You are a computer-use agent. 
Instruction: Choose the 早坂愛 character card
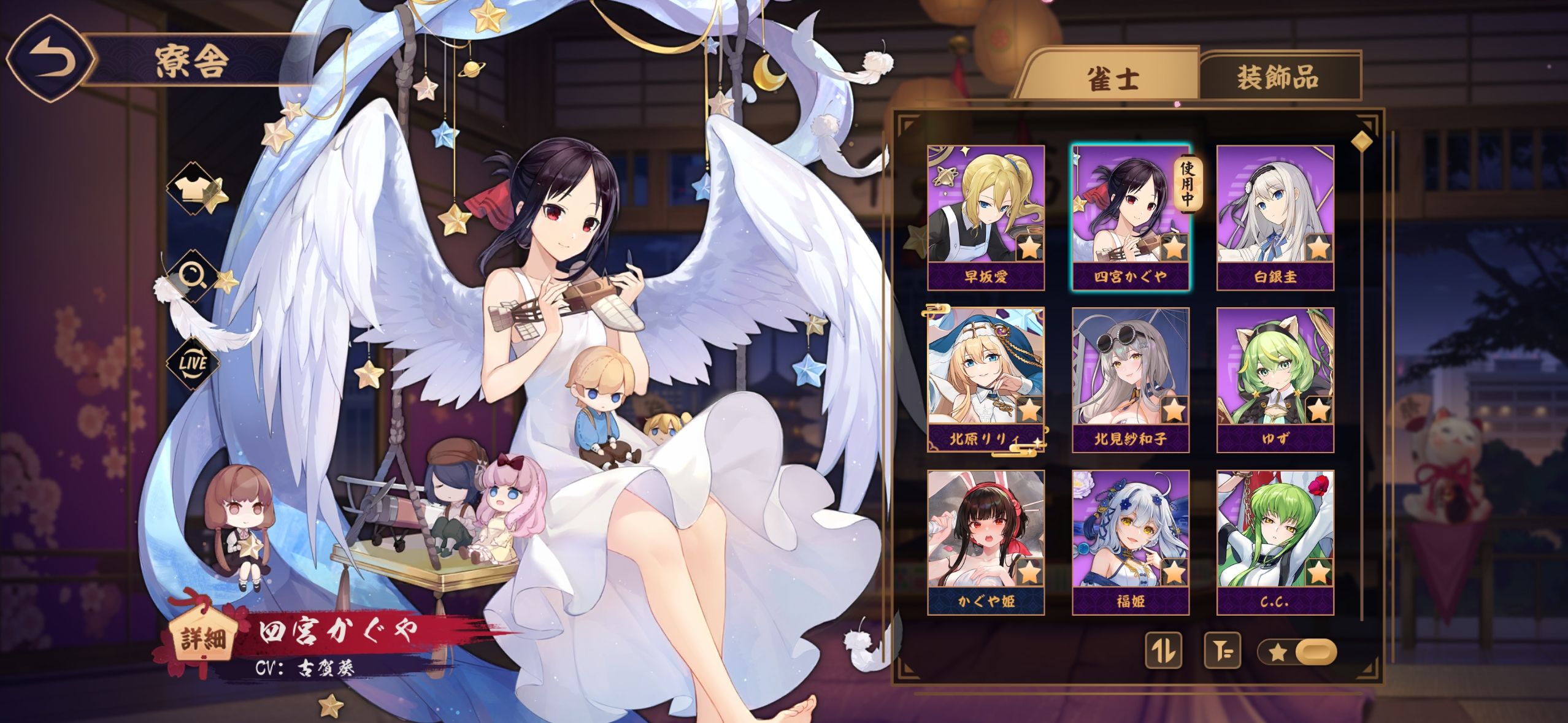pos(985,217)
